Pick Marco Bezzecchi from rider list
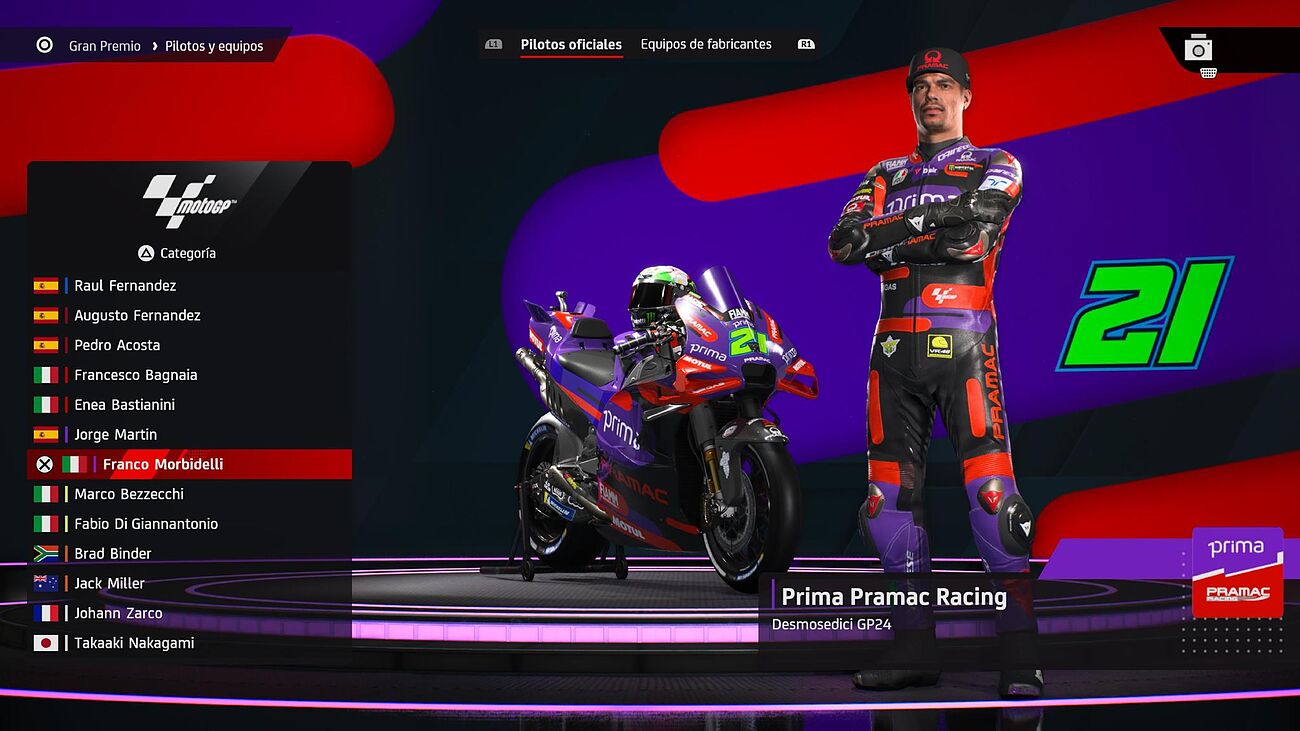This screenshot has height=731, width=1300. [129, 494]
